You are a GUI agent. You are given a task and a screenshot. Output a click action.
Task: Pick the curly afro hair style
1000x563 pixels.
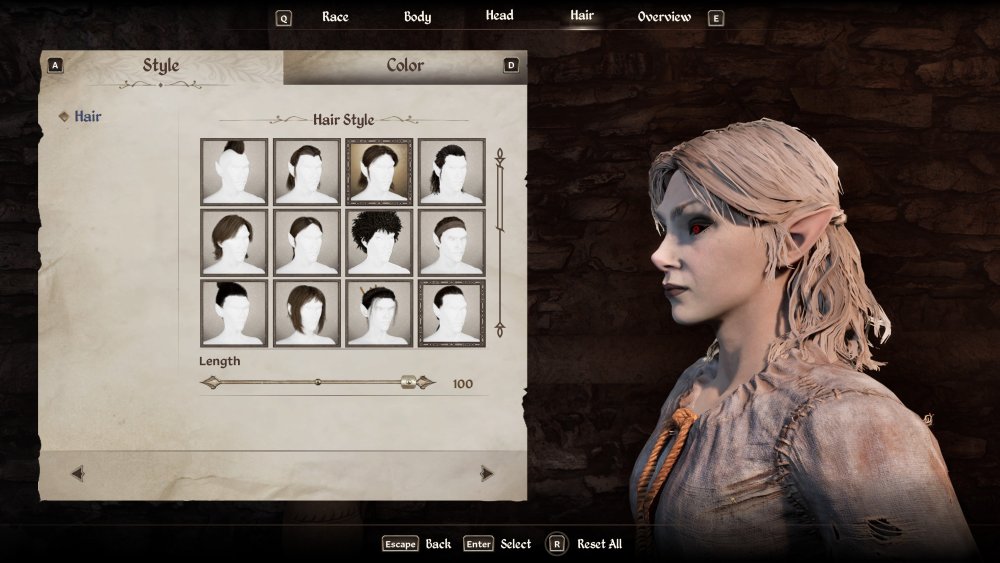[379, 242]
